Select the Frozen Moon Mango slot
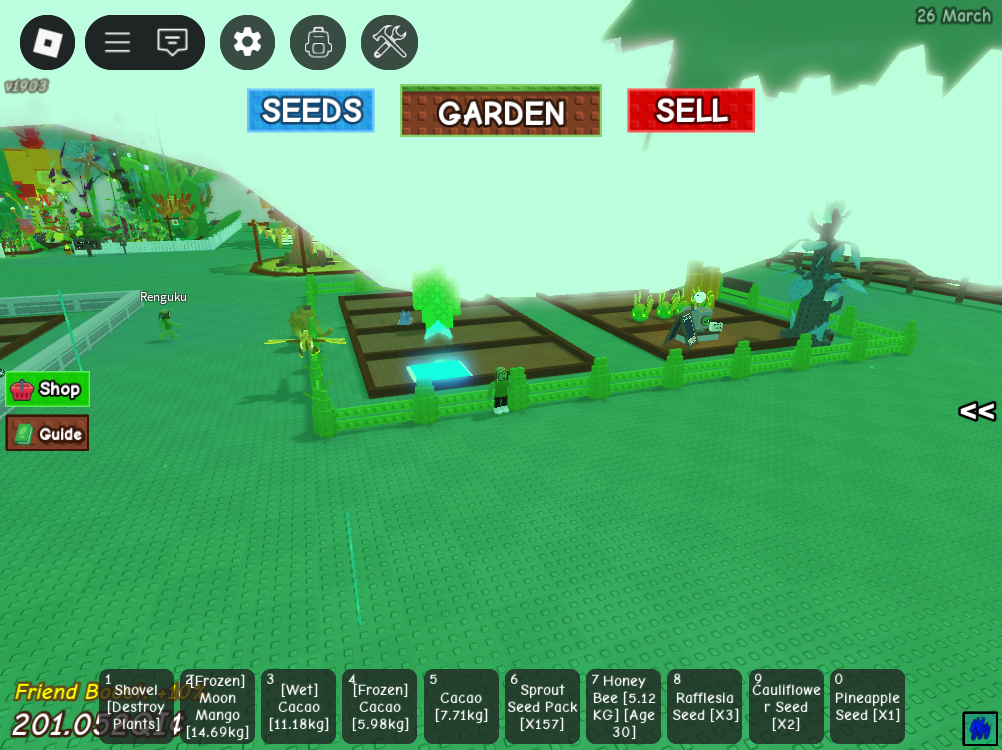 218,707
